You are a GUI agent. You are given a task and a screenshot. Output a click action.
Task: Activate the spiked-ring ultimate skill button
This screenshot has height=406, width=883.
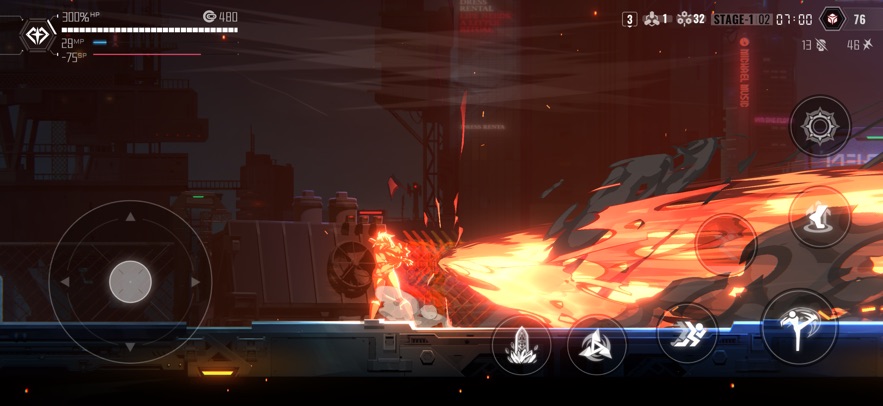click(x=820, y=126)
